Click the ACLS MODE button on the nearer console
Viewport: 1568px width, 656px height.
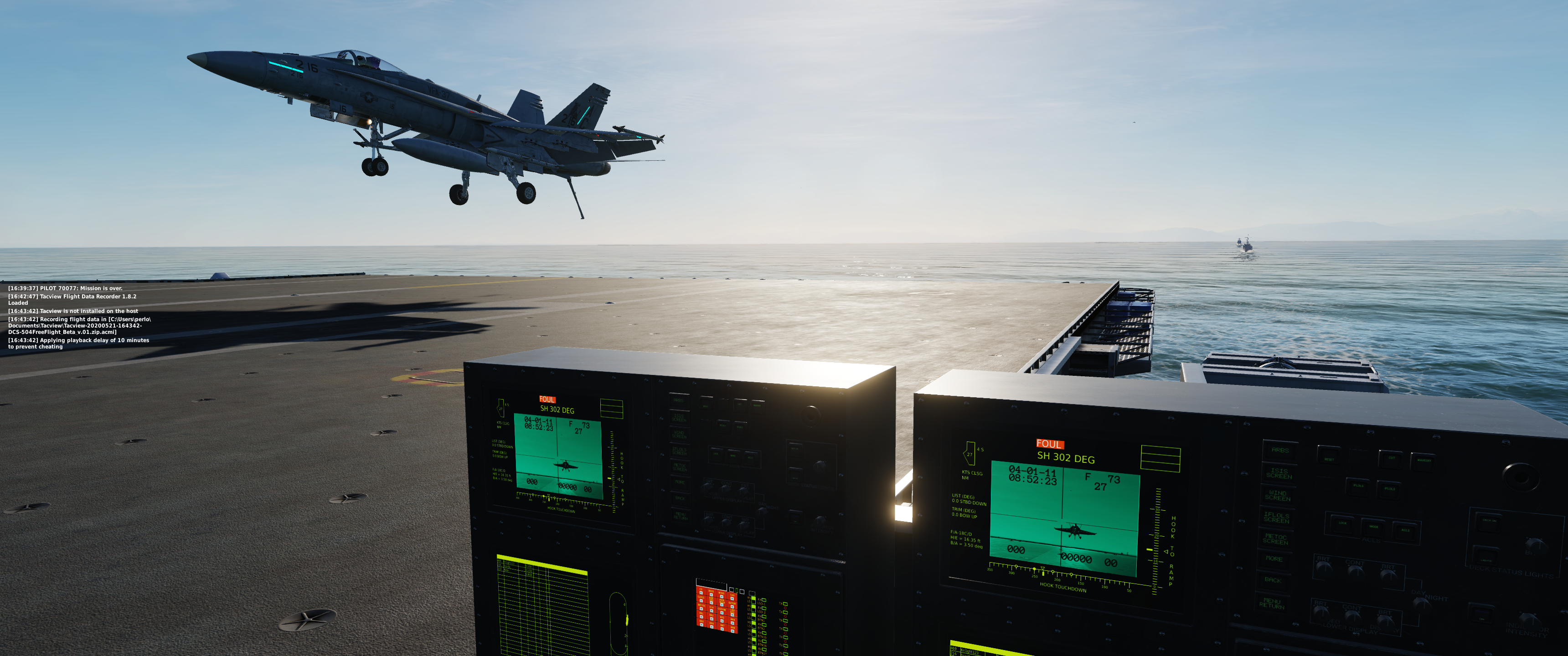[1374, 526]
